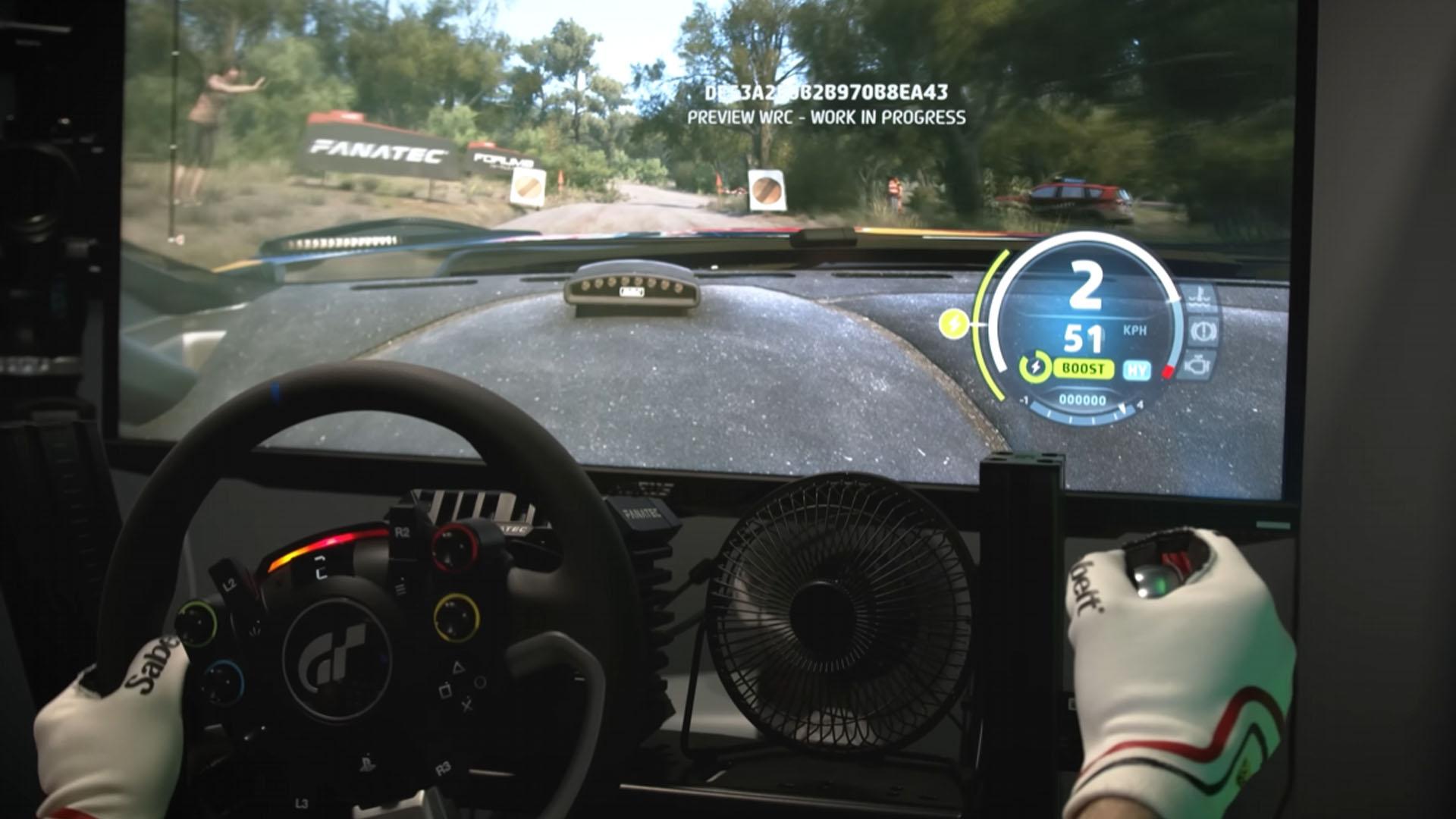Select the Cross symbol icon on the wheel

coord(467,706)
